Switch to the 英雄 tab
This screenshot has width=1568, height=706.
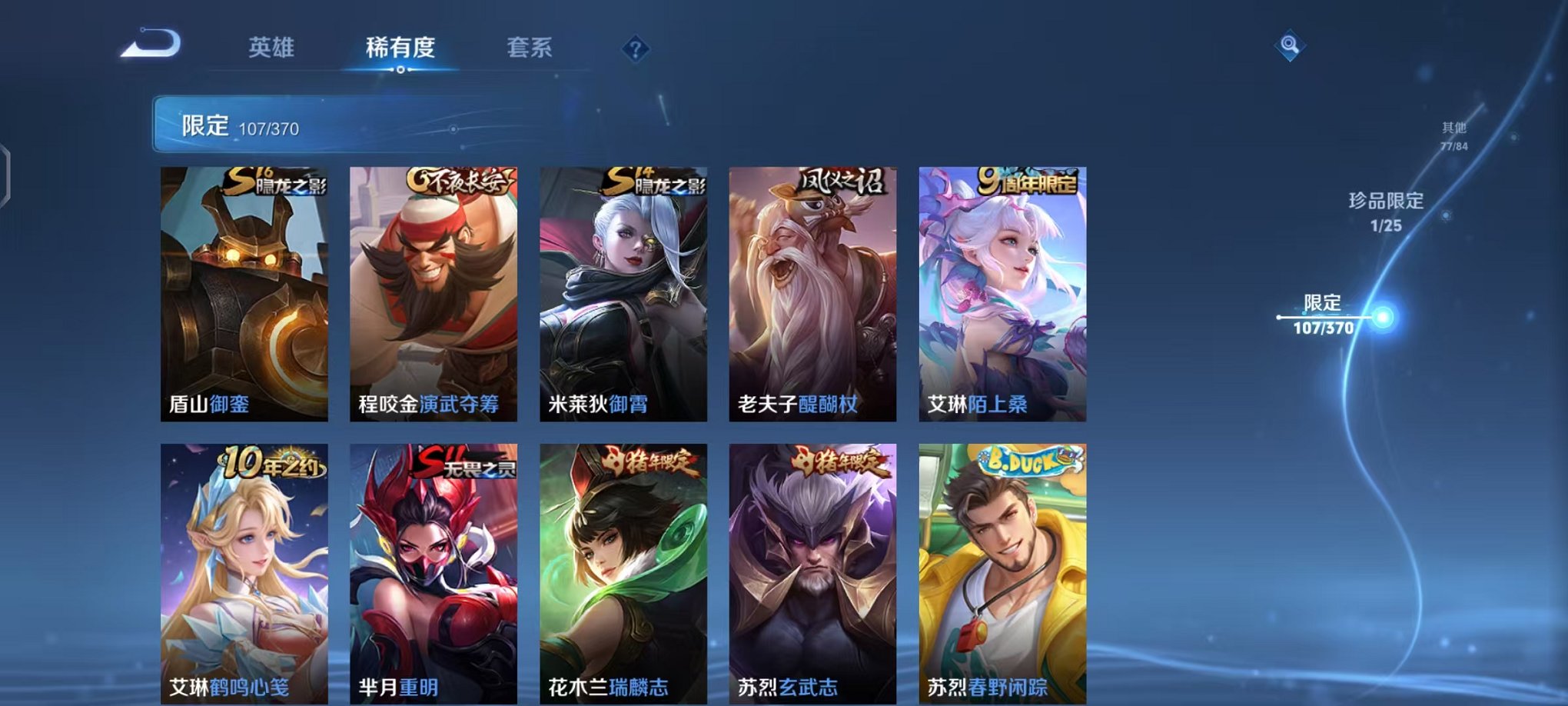click(x=273, y=46)
